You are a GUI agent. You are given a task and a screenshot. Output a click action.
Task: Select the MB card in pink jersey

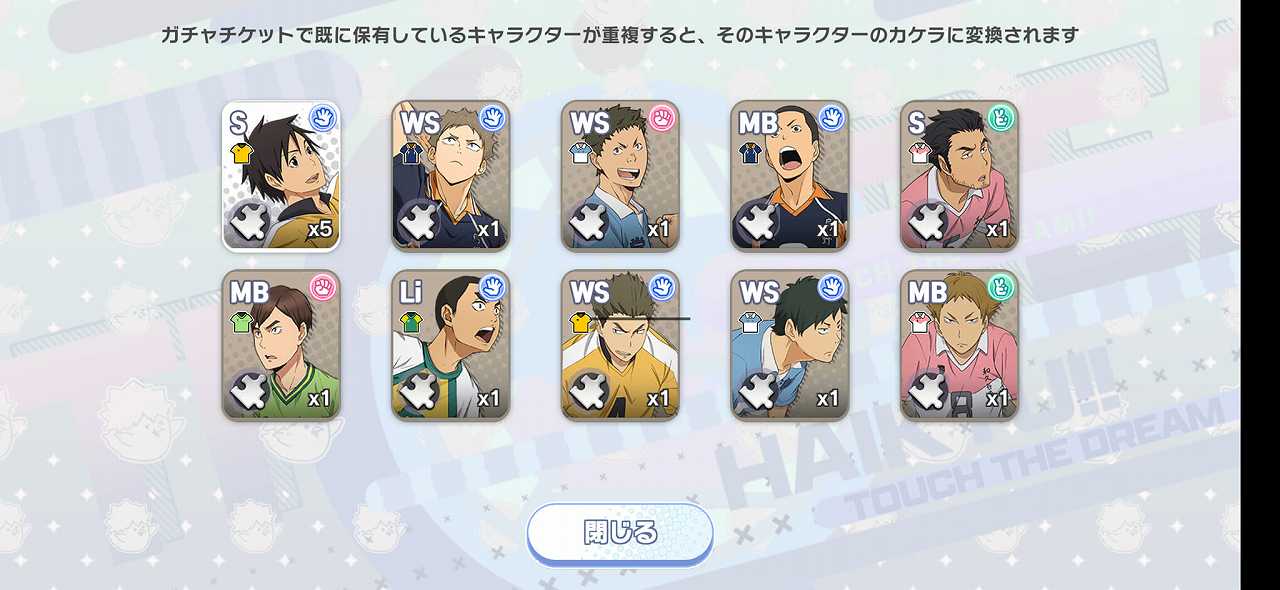[x=959, y=345]
